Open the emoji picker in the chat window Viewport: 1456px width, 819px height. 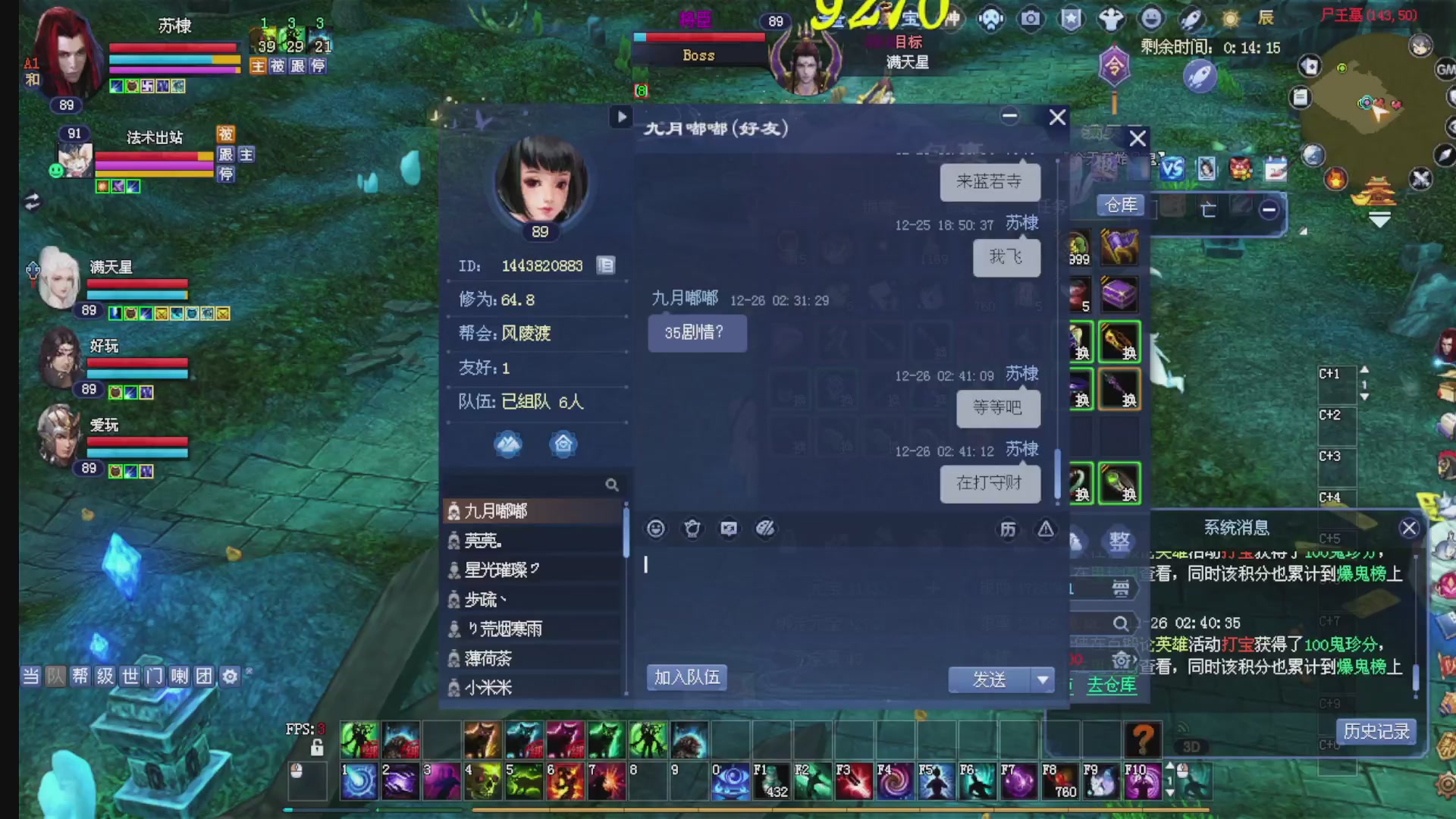(655, 529)
